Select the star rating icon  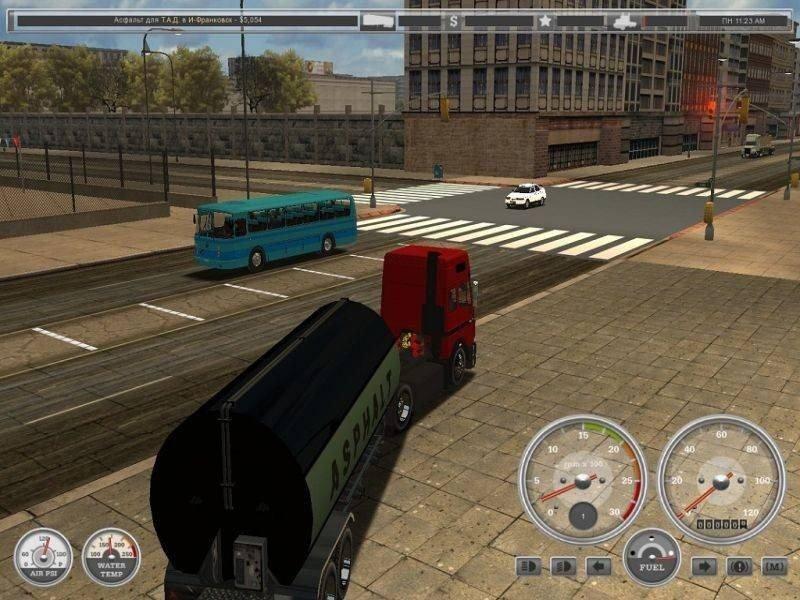545,20
